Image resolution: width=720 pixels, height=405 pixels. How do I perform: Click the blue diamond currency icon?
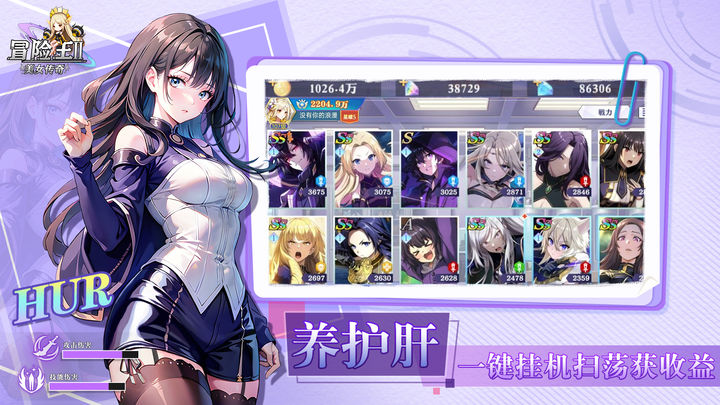(x=545, y=88)
